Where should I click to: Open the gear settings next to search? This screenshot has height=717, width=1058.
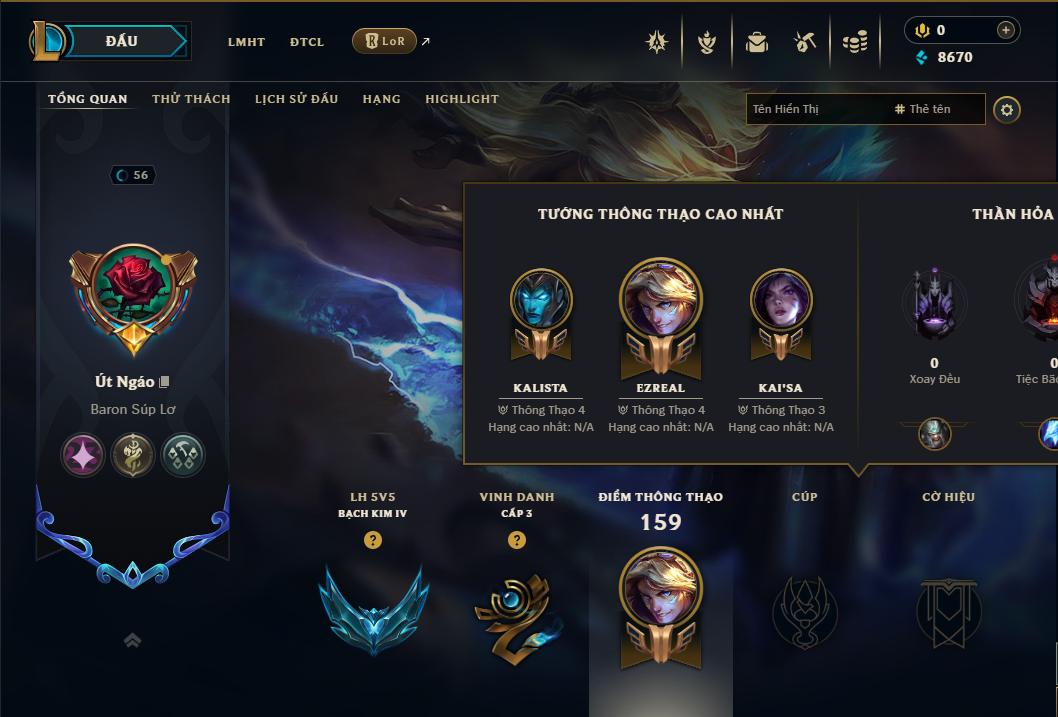pyautogui.click(x=1007, y=109)
